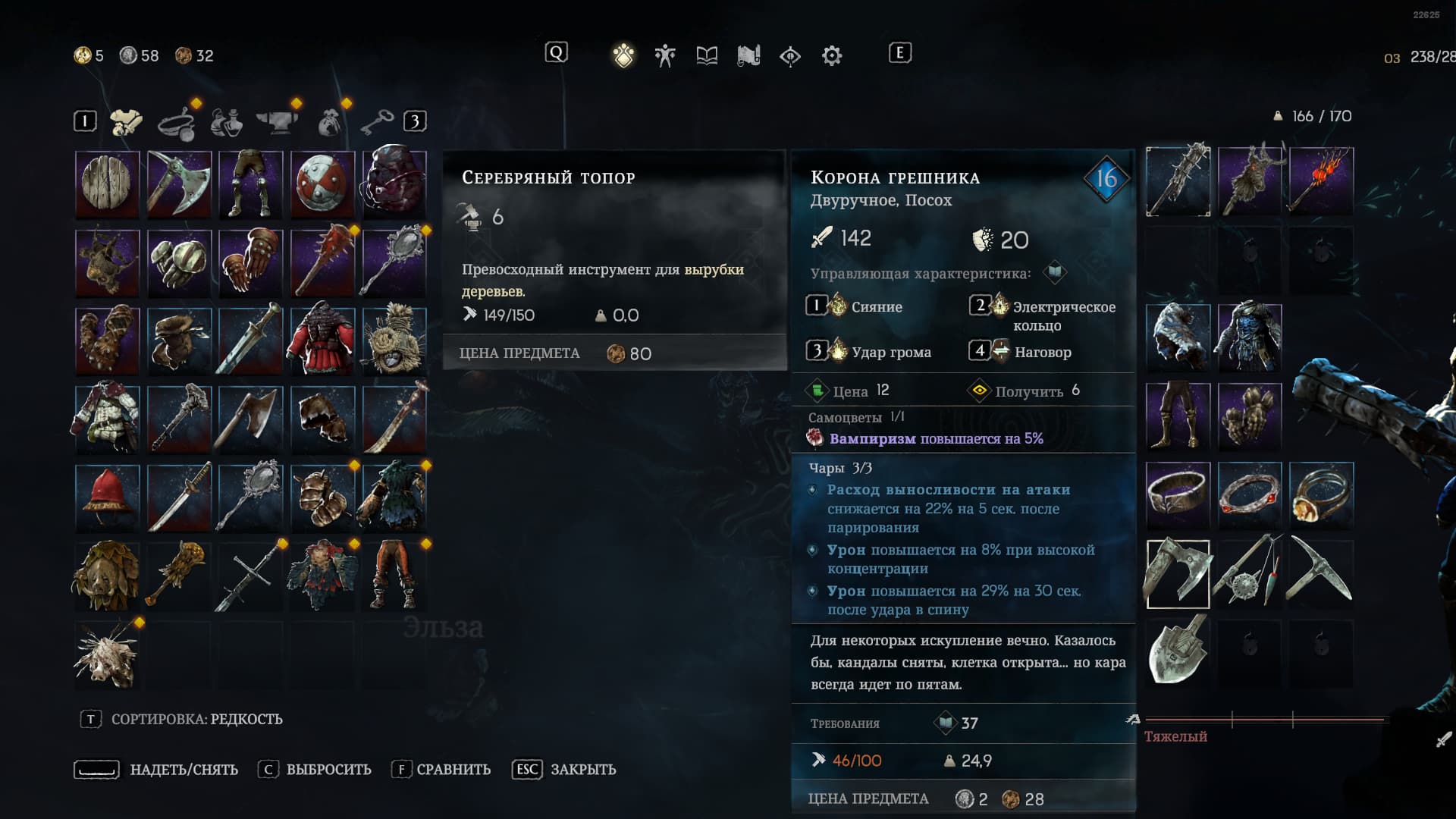Show the key items category
Image resolution: width=1456 pixels, height=819 pixels.
377,121
